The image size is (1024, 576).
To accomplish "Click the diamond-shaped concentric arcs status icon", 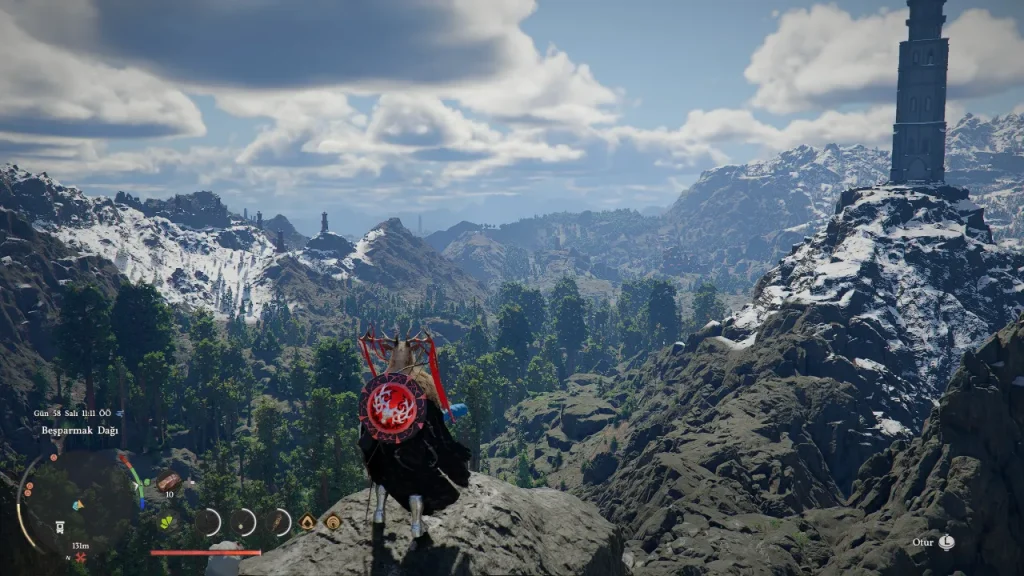I will (333, 522).
